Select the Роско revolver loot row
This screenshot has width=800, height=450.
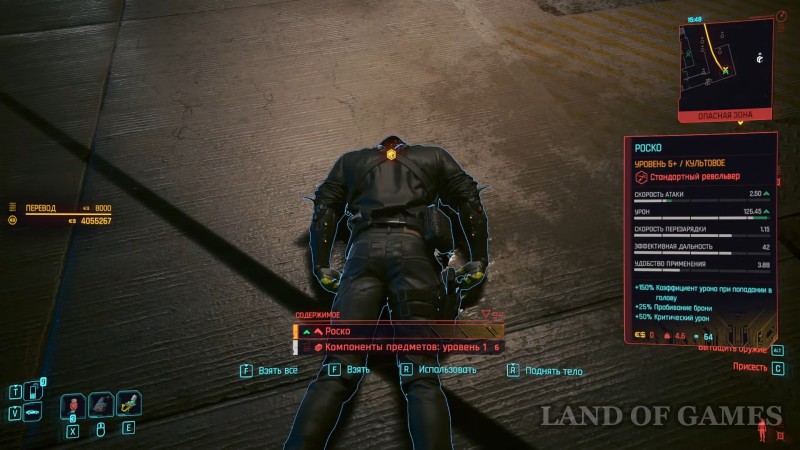[397, 331]
